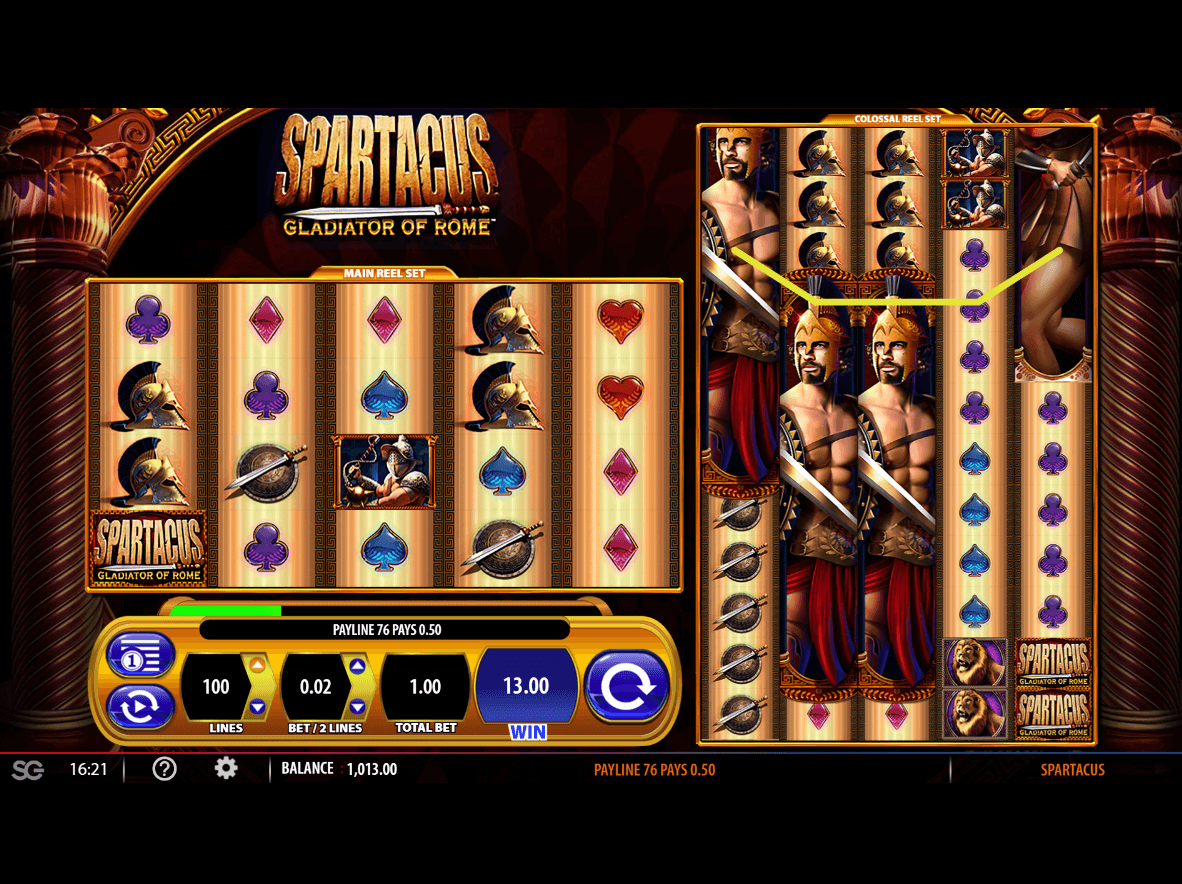Spin the reels with the circular arrow button
This screenshot has width=1182, height=884.
[626, 685]
